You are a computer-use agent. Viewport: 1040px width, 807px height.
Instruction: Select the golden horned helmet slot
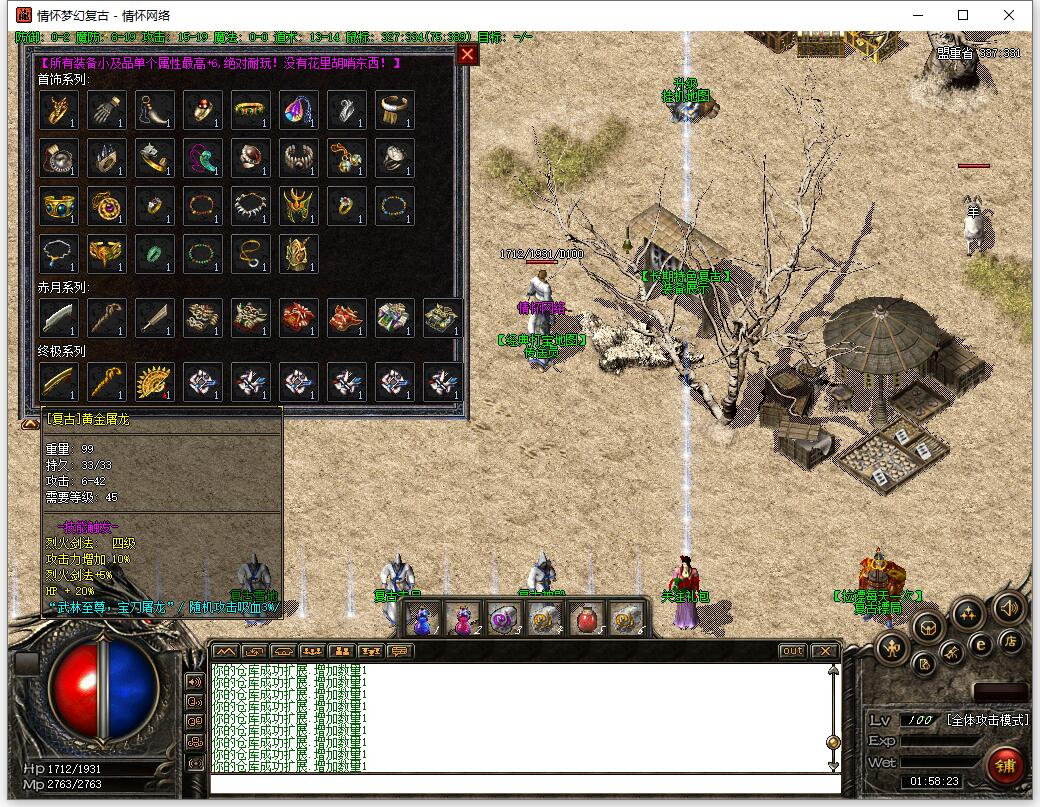tap(299, 205)
